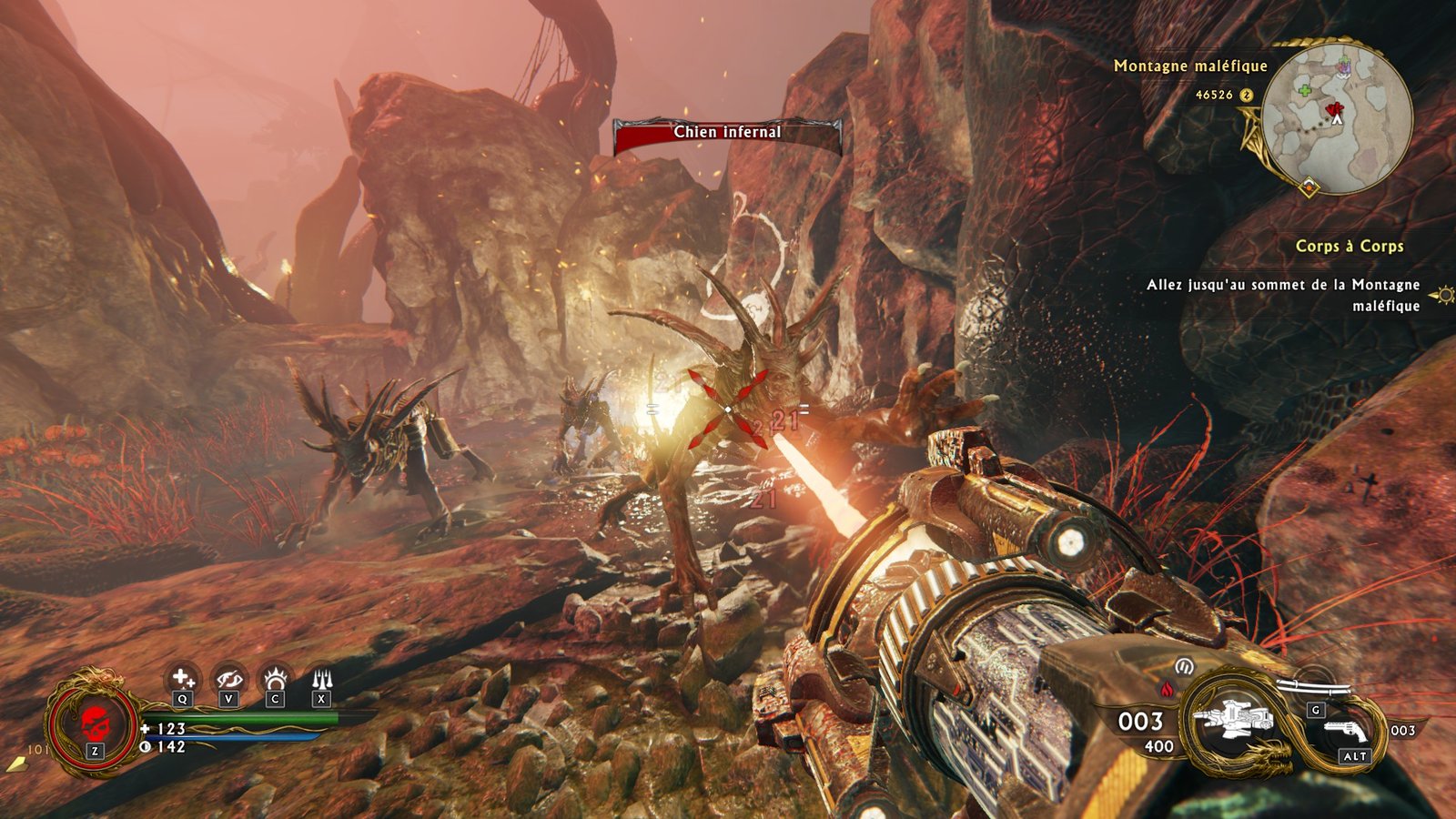Click the diamond objective marker on minimap edge

pos(1309,188)
